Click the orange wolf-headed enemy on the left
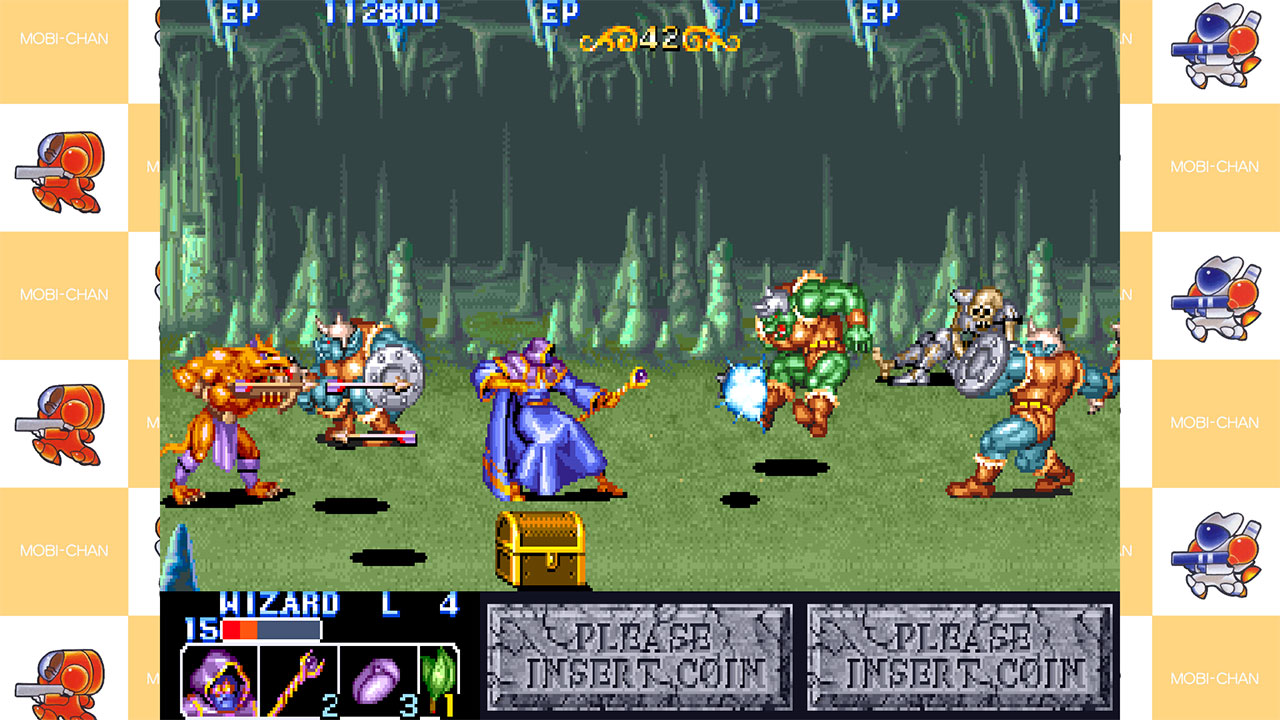The width and height of the screenshot is (1280, 720). click(x=225, y=410)
